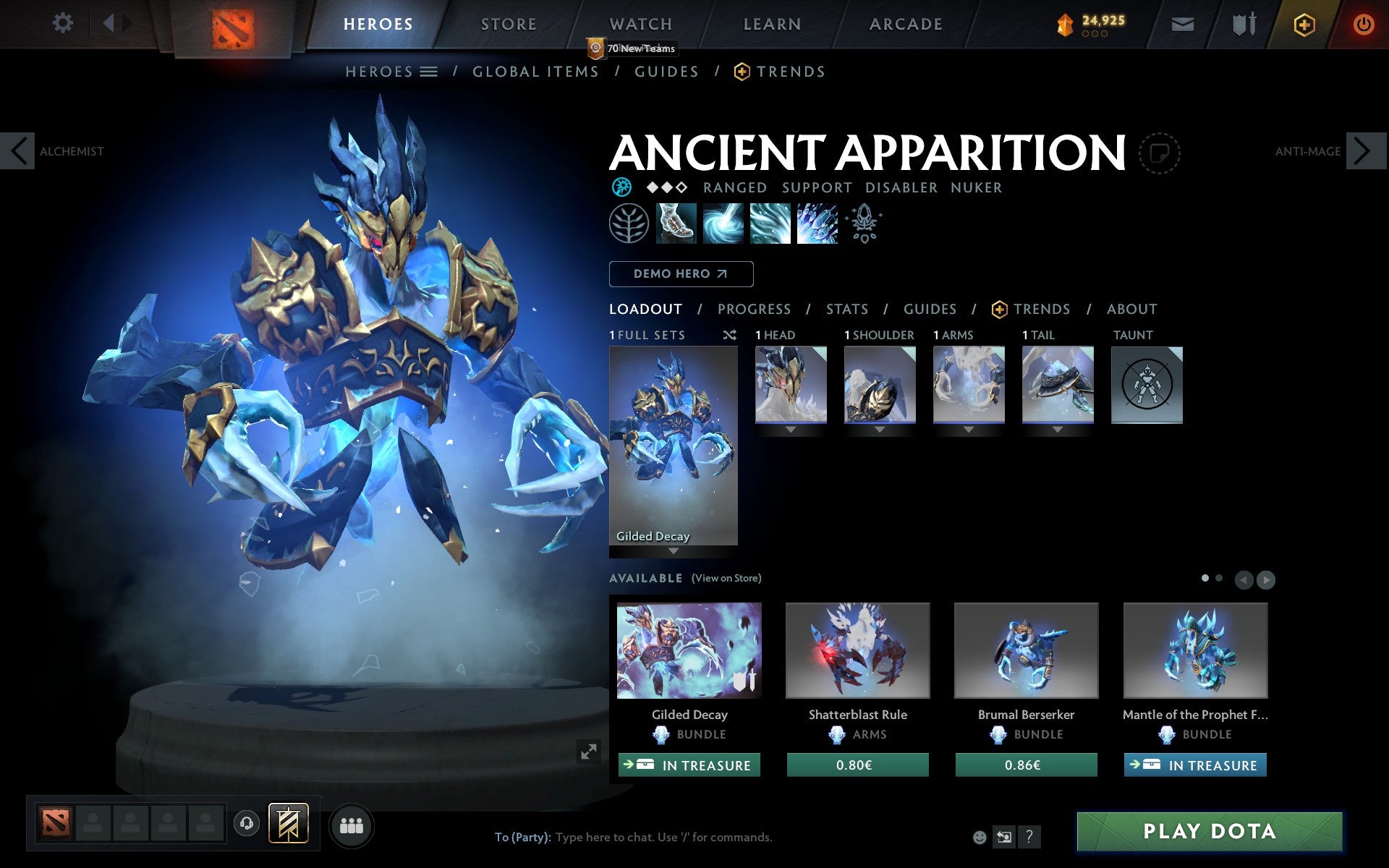Open the talent tree icon
This screenshot has height=868, width=1389.
click(x=628, y=224)
